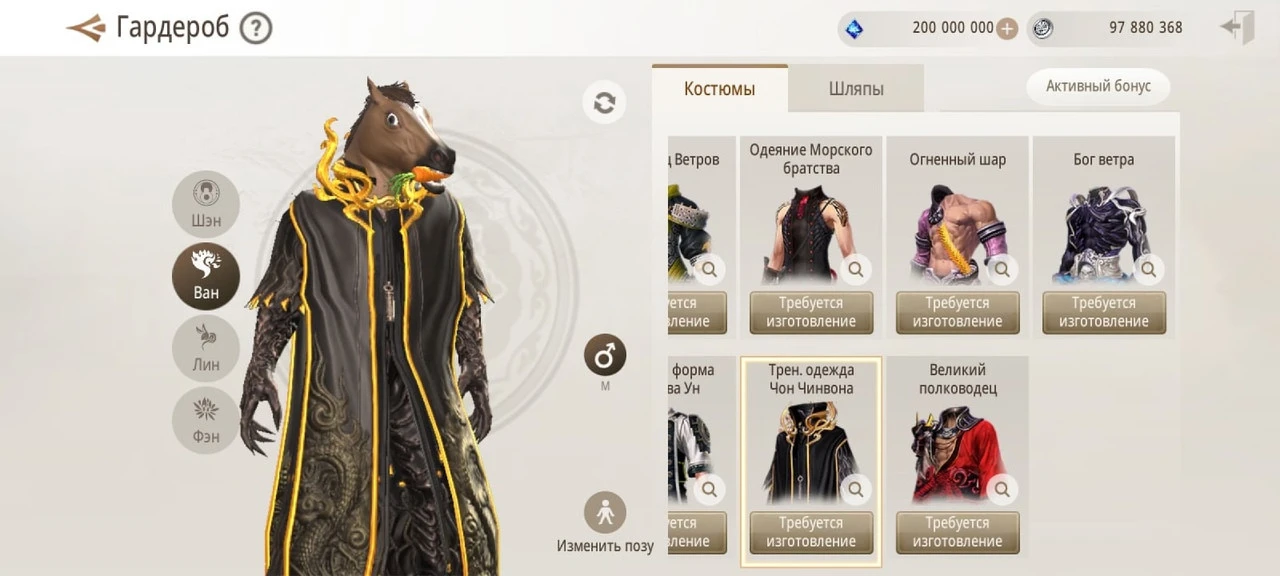Toggle the male gender symbol button
This screenshot has height=576, width=1280.
click(x=605, y=355)
